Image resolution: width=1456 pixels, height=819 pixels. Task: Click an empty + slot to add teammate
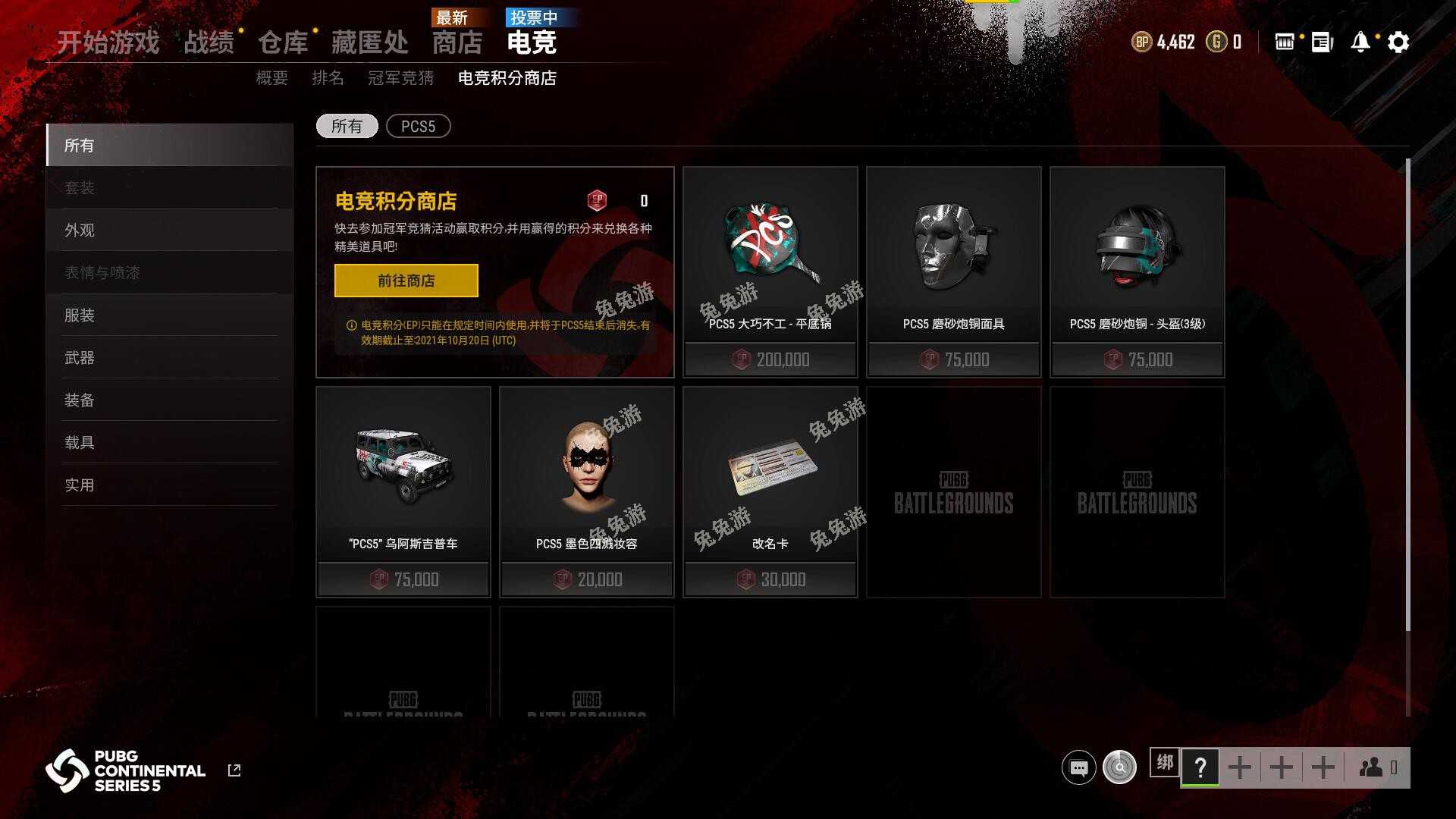(1241, 767)
